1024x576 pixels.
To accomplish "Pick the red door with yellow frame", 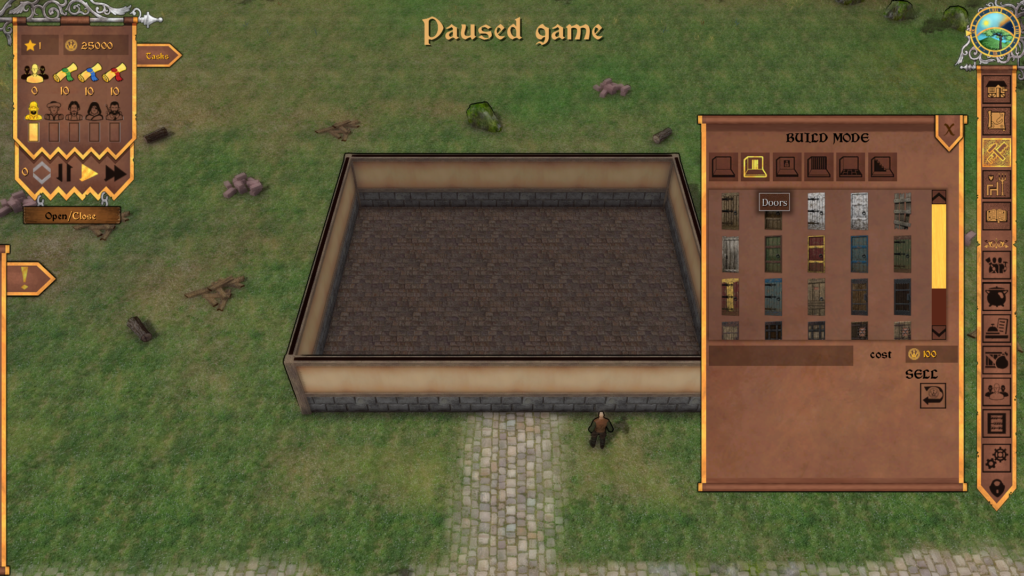I will point(816,254).
